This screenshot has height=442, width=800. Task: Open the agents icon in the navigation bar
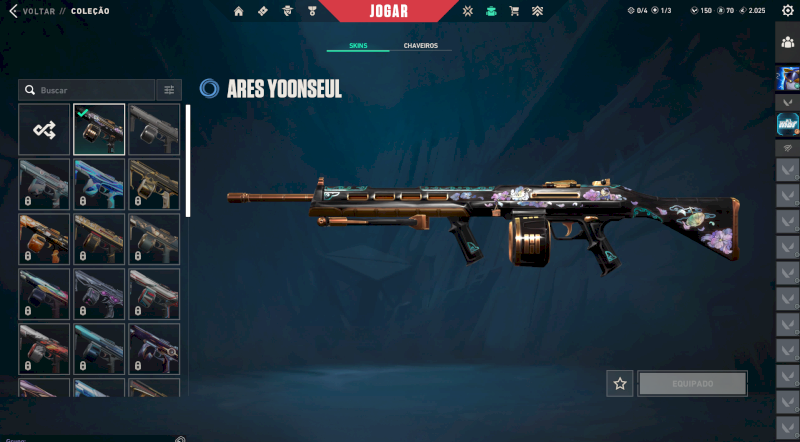[288, 11]
